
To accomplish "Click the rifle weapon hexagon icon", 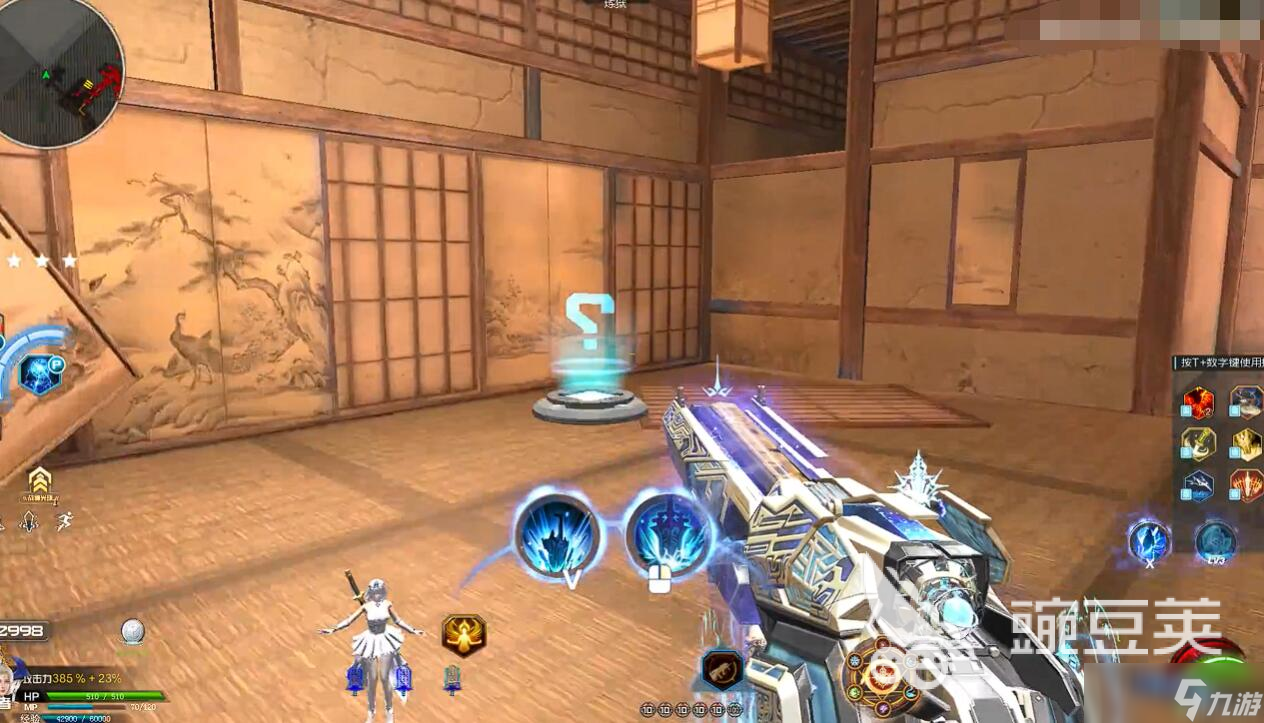I will (721, 669).
